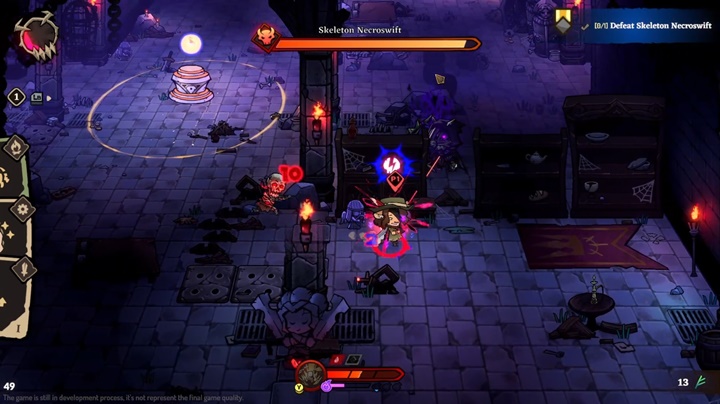This screenshot has height=404, width=720.
Task: Choose the gear-shaped skill slot
Action: click(x=22, y=209)
